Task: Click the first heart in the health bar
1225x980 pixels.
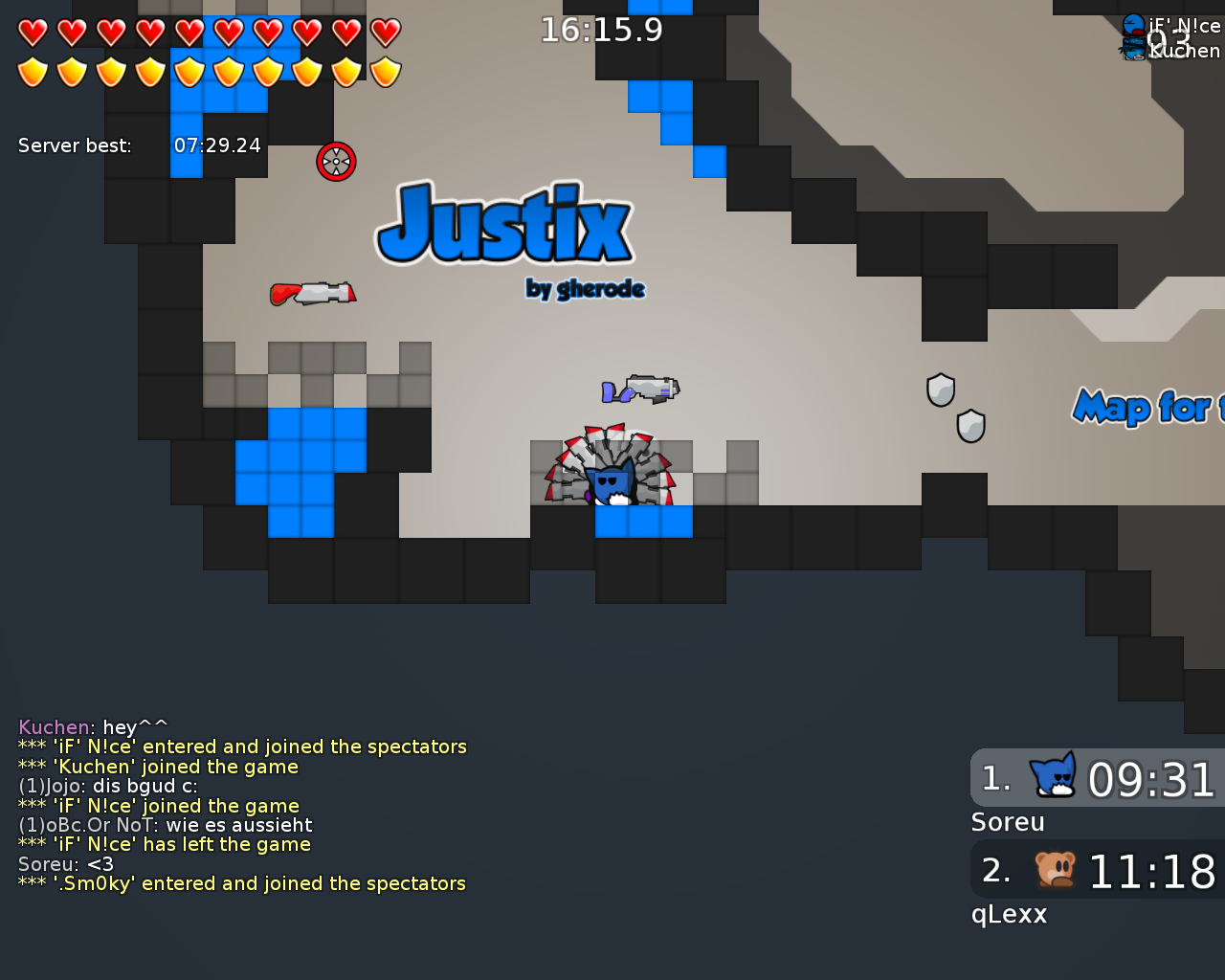Action: click(32, 31)
